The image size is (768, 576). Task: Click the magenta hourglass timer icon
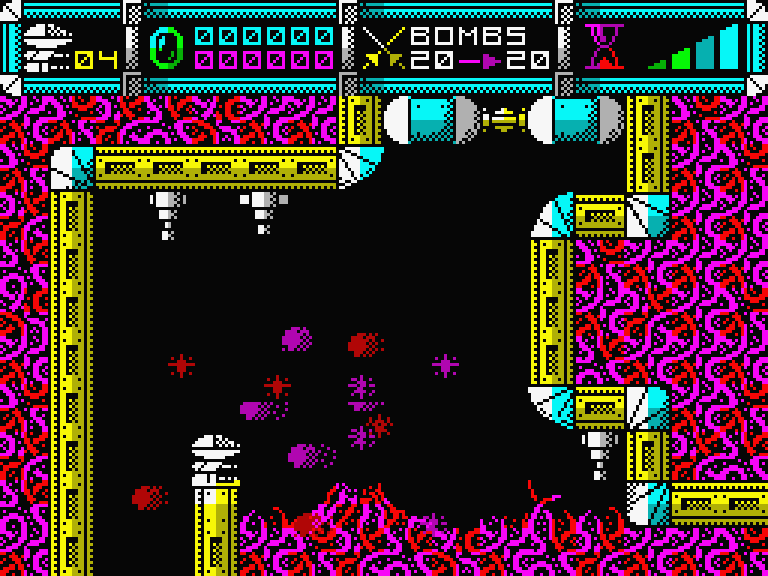click(604, 47)
